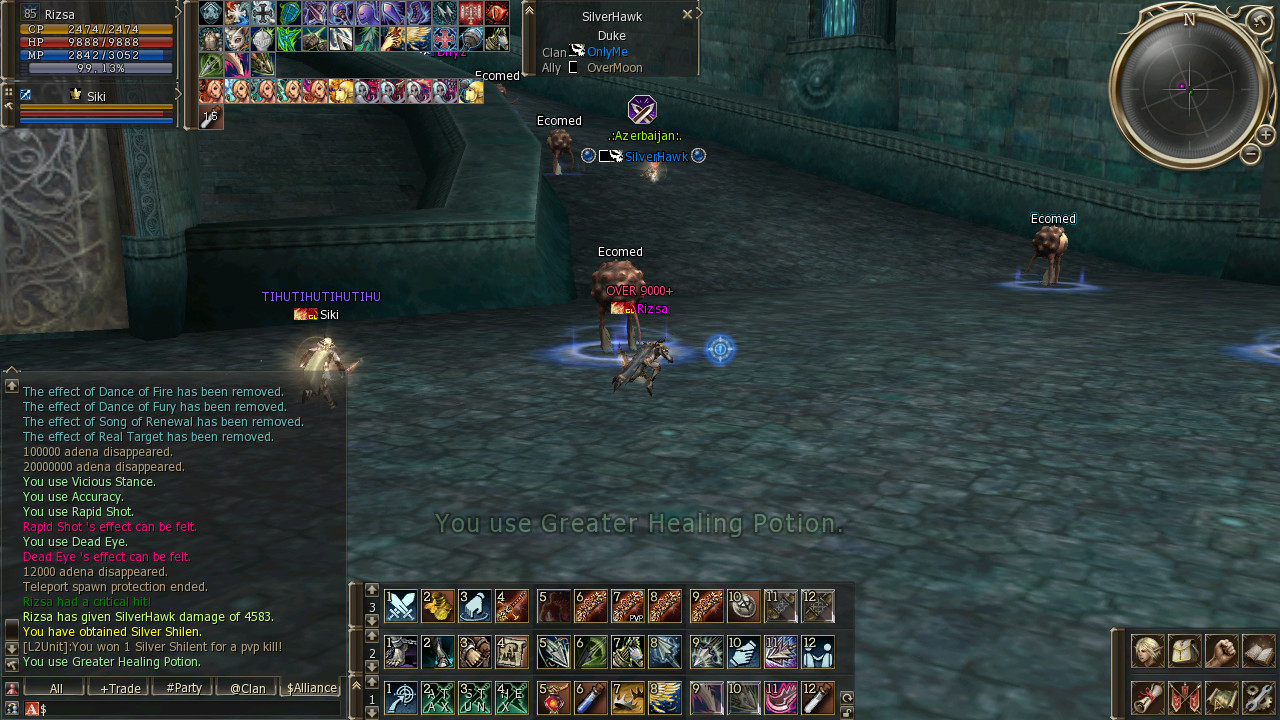Open the actions fist icon

[x=1221, y=651]
